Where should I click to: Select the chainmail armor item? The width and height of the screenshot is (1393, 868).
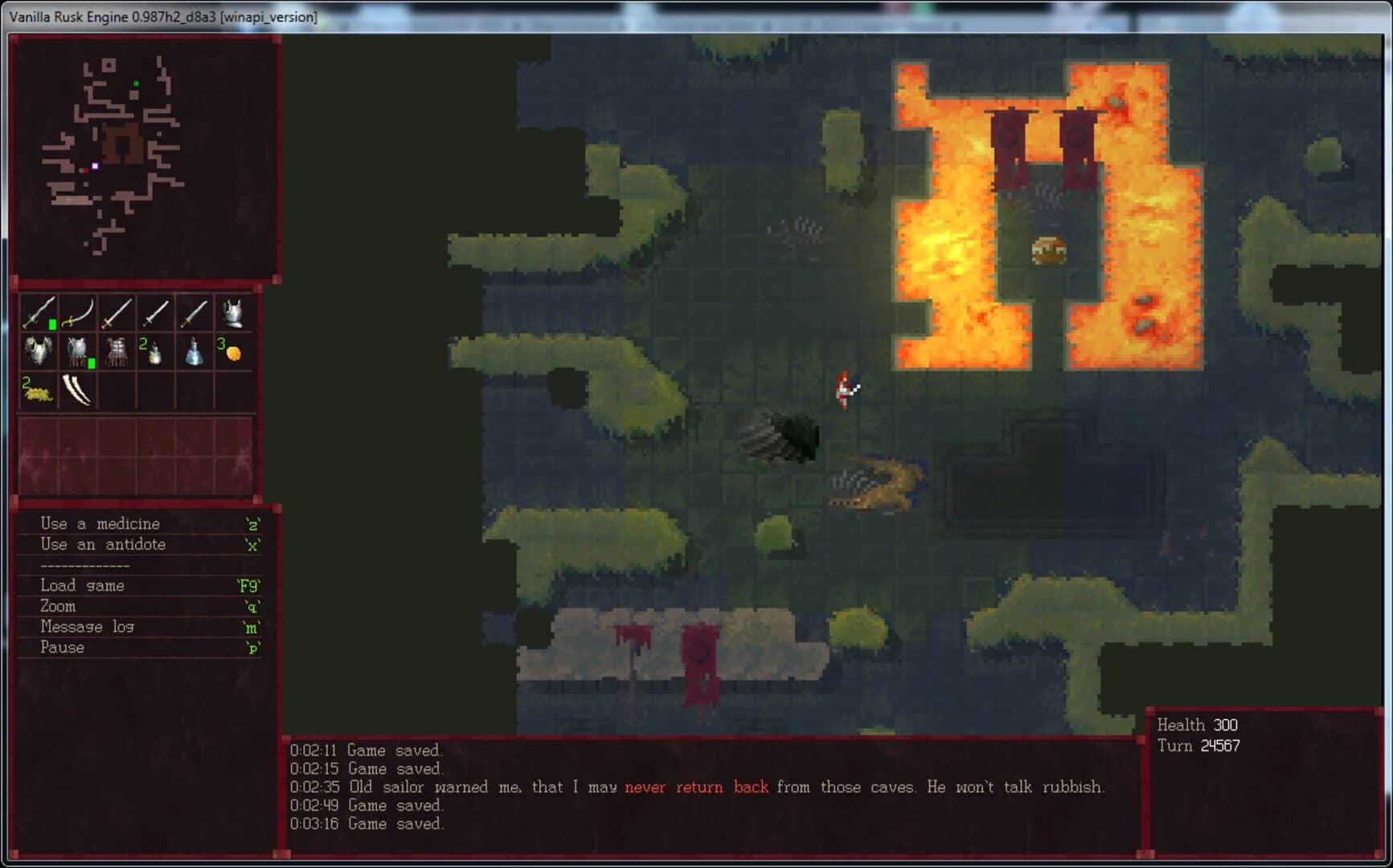77,350
